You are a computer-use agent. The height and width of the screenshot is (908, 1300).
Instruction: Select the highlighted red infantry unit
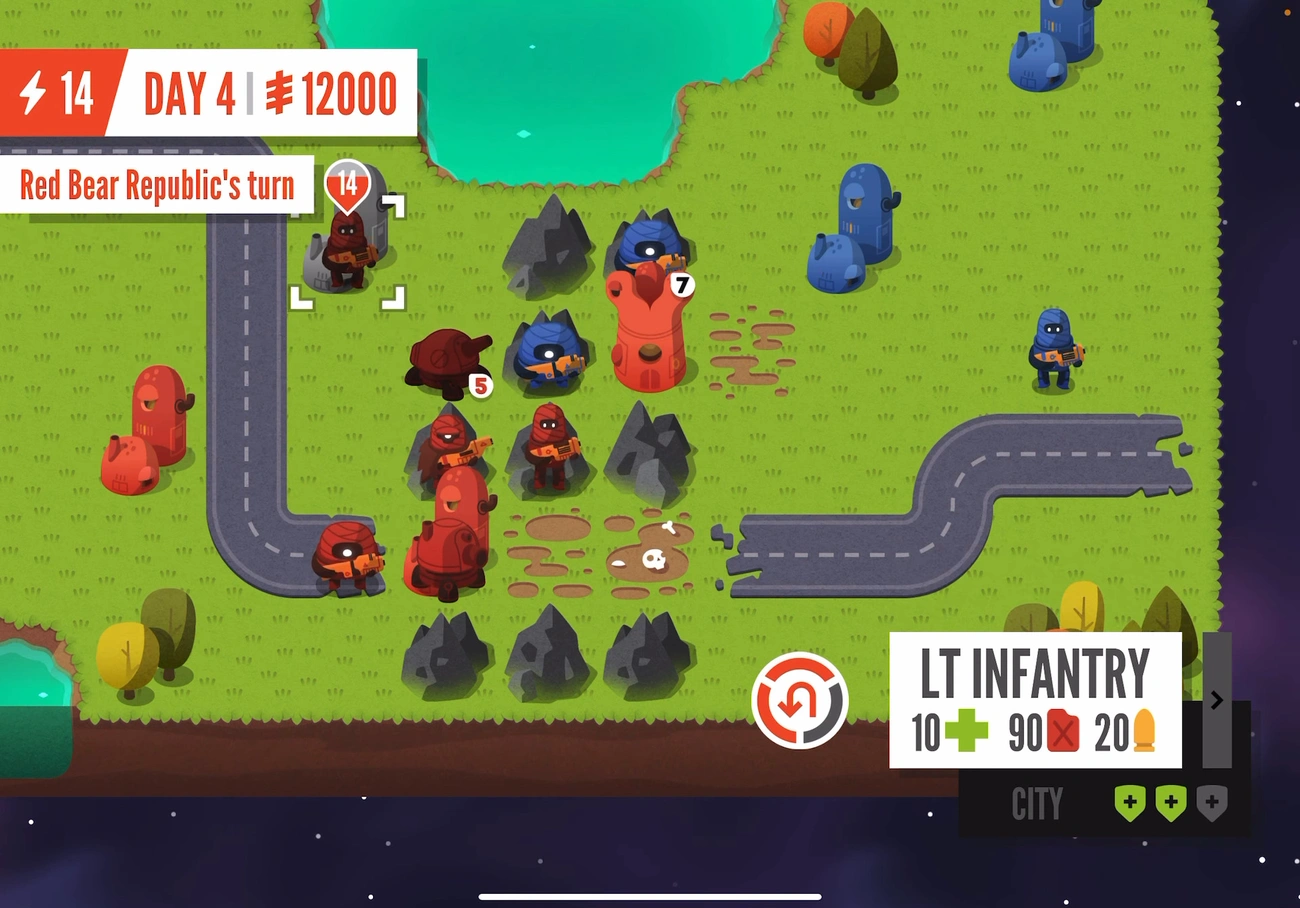point(347,252)
